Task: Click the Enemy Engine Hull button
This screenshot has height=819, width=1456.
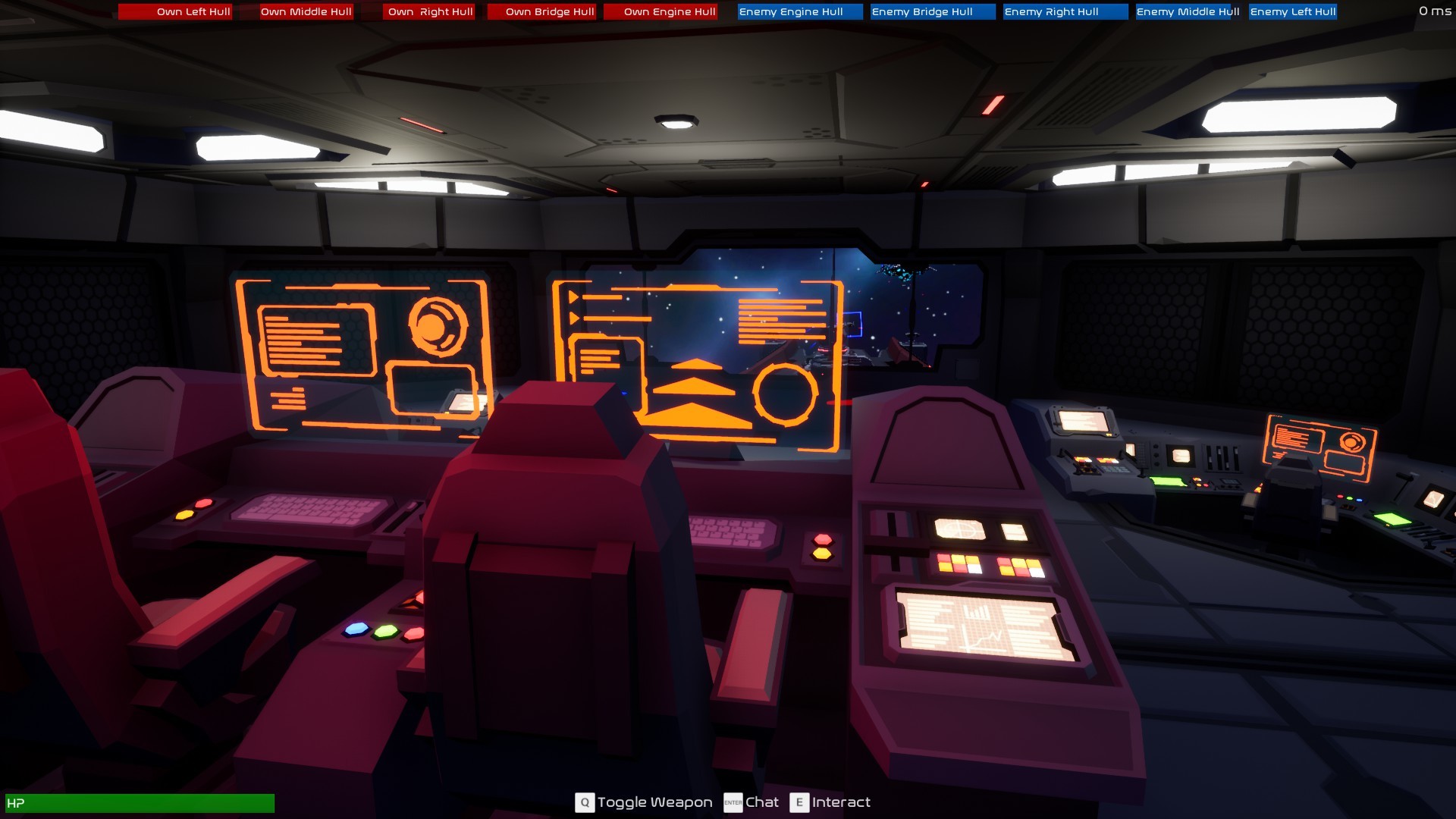Action: pyautogui.click(x=798, y=11)
